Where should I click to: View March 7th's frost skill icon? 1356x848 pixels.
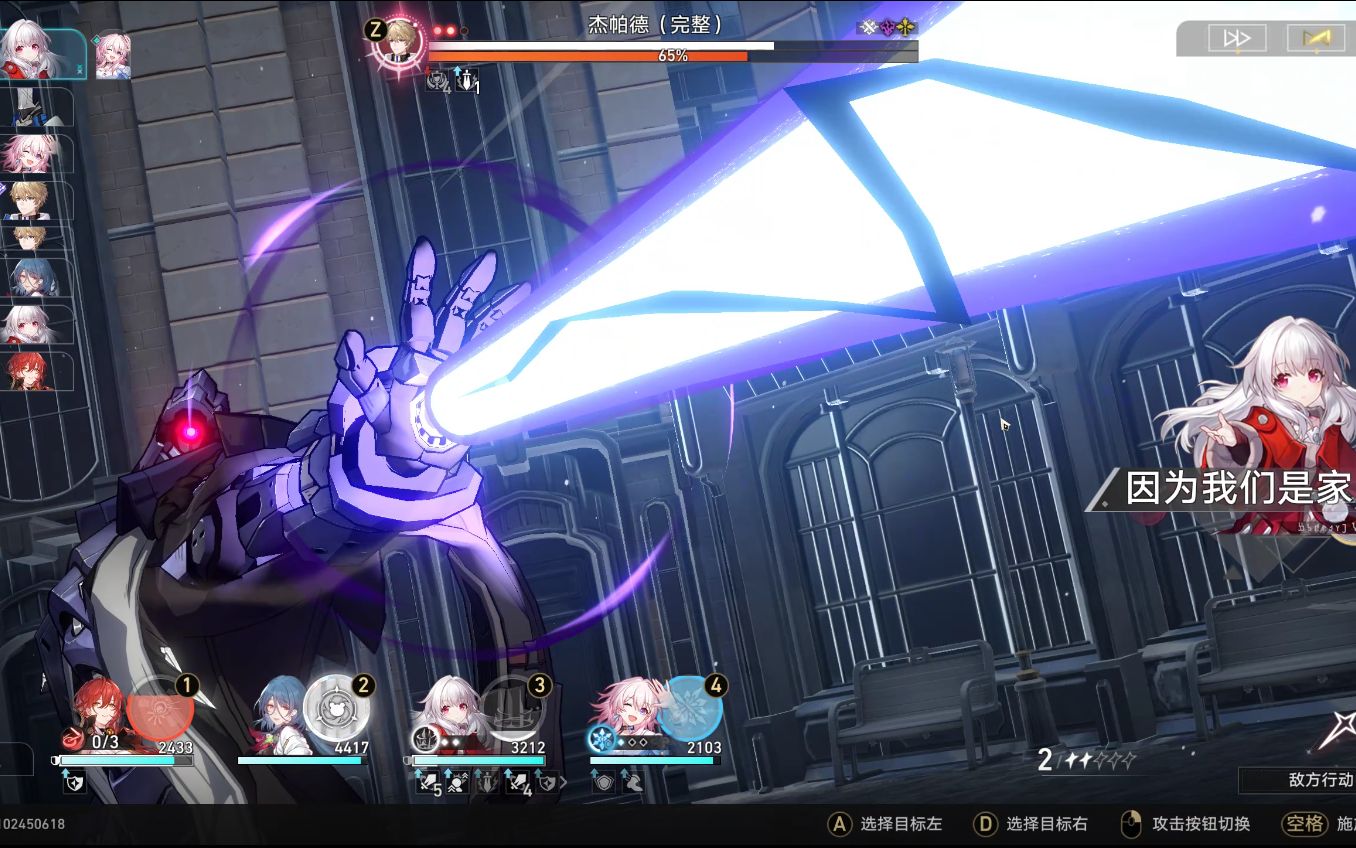tap(601, 738)
